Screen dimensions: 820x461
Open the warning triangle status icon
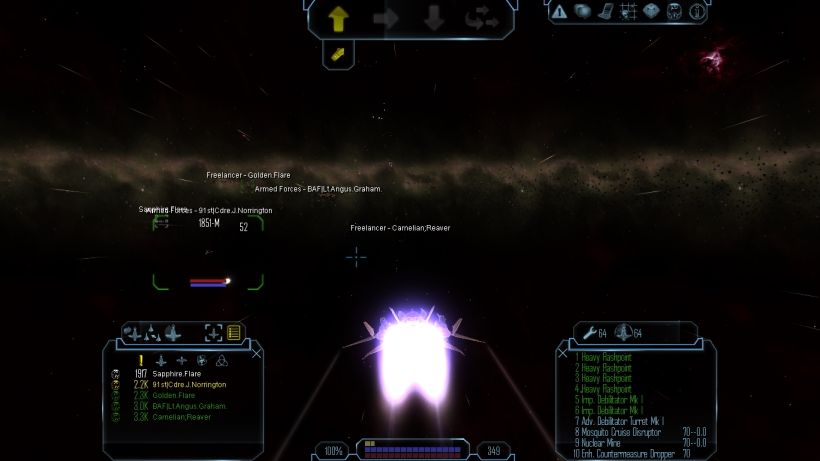[559, 12]
